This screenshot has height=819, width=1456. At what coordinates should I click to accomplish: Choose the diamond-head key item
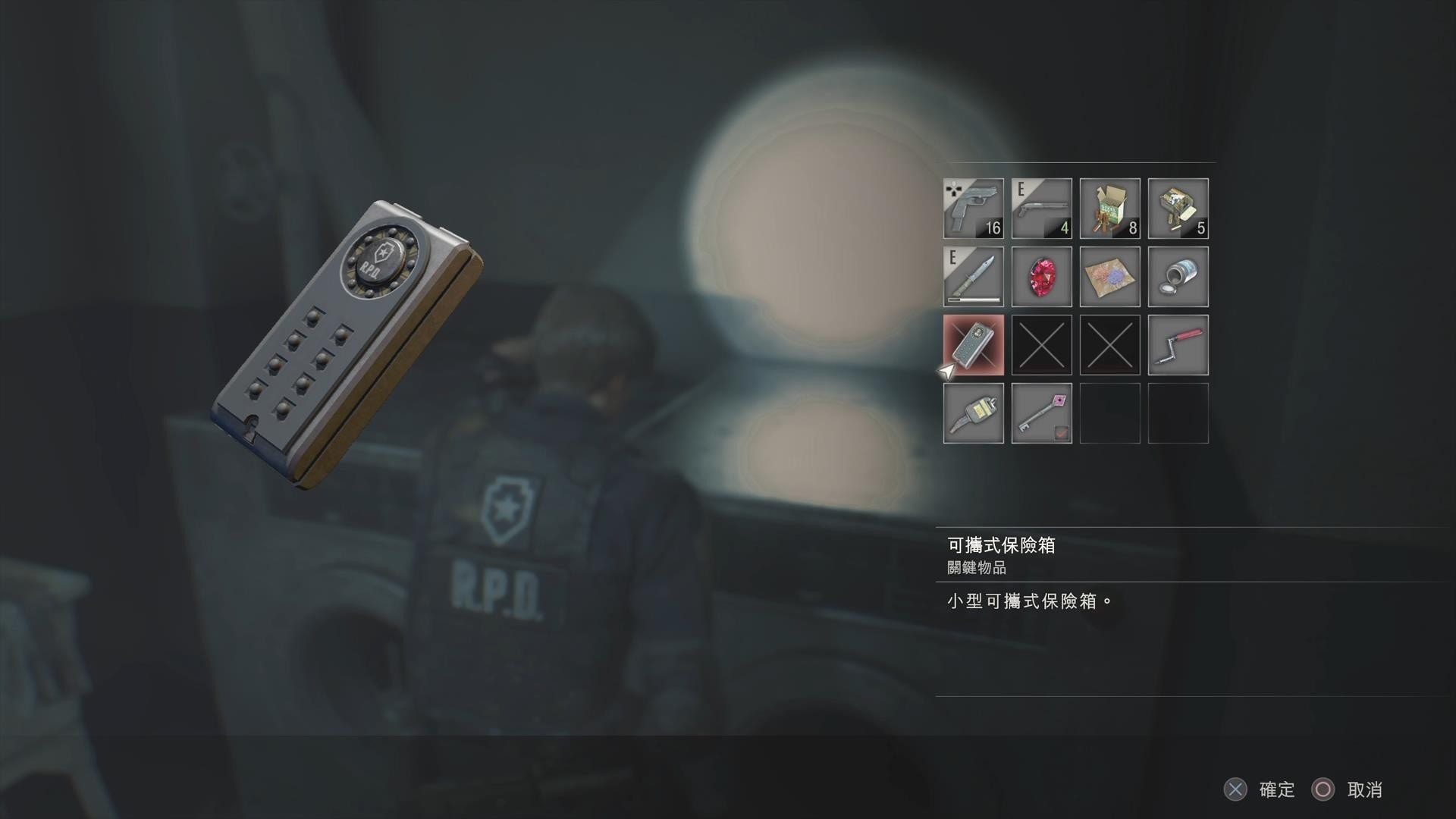pyautogui.click(x=1041, y=413)
